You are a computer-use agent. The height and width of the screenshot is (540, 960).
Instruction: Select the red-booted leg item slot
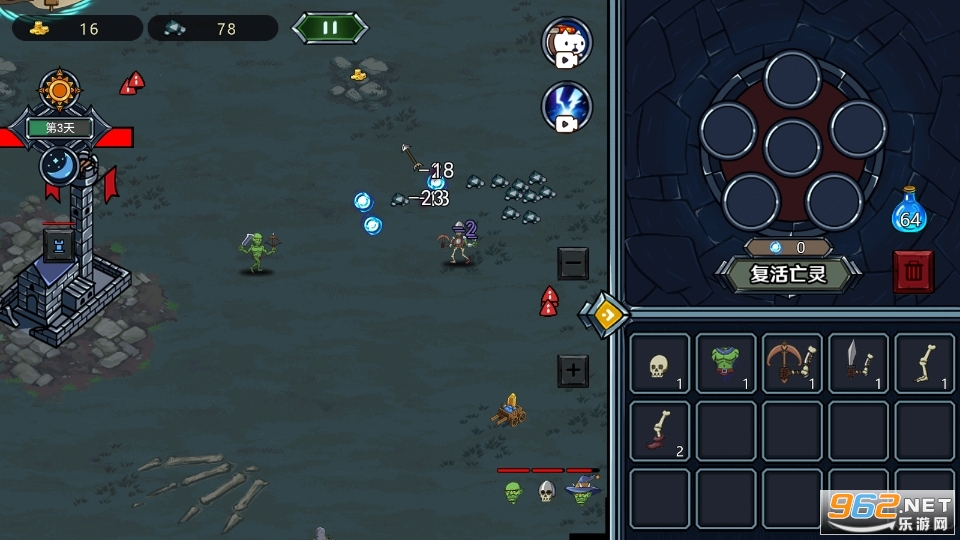[659, 431]
